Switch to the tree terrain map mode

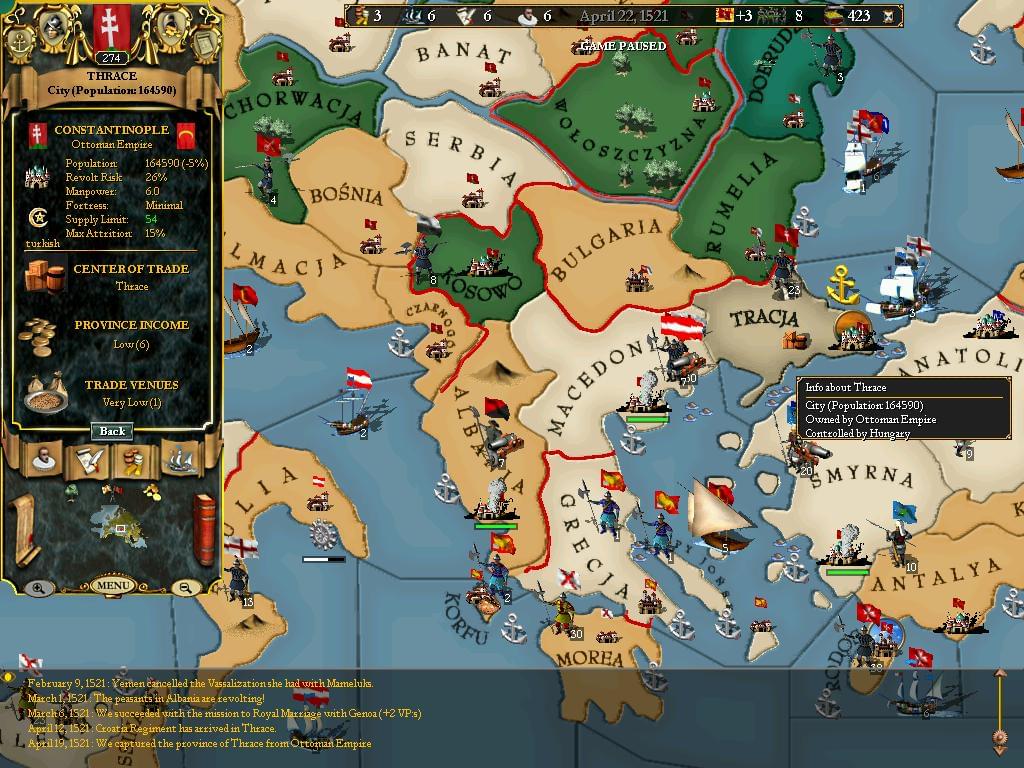pos(72,491)
